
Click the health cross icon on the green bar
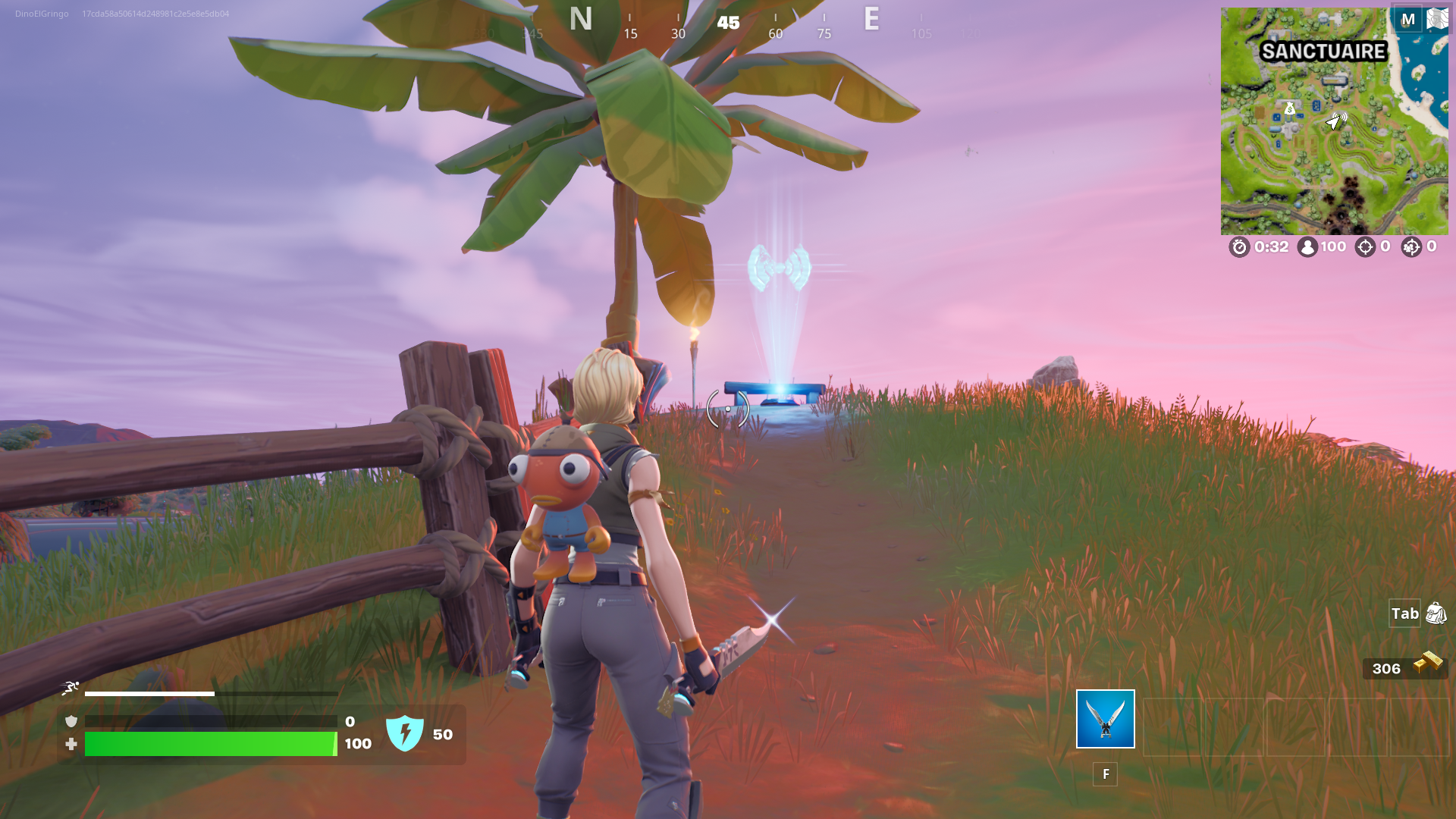click(71, 744)
